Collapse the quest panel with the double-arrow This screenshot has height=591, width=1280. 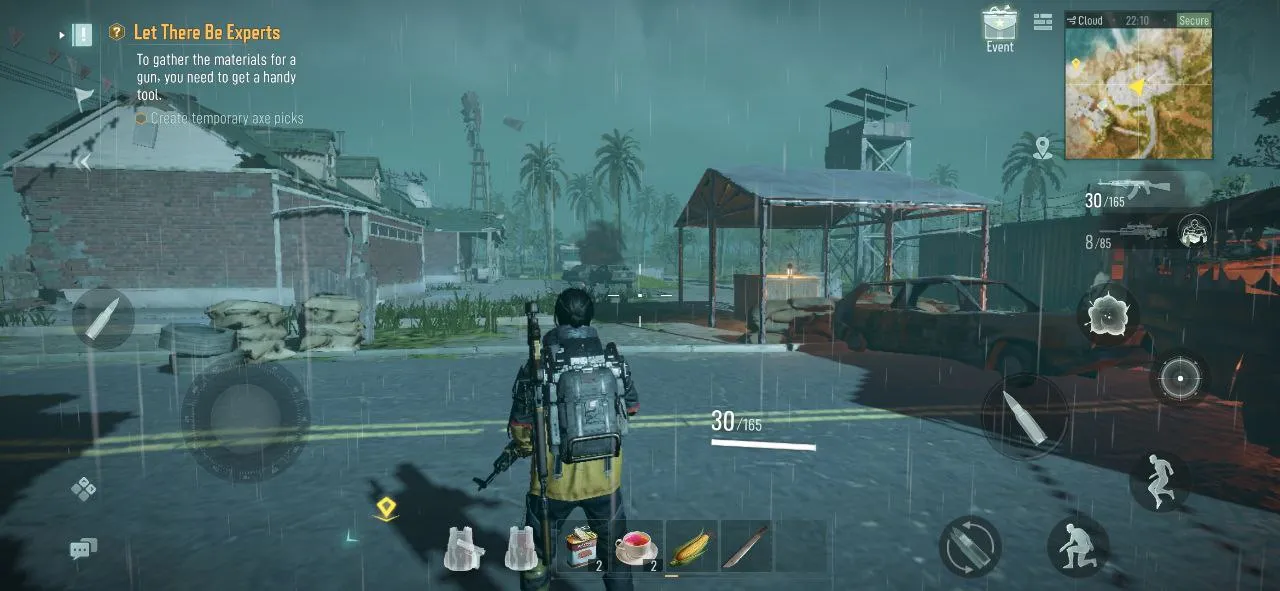(84, 162)
